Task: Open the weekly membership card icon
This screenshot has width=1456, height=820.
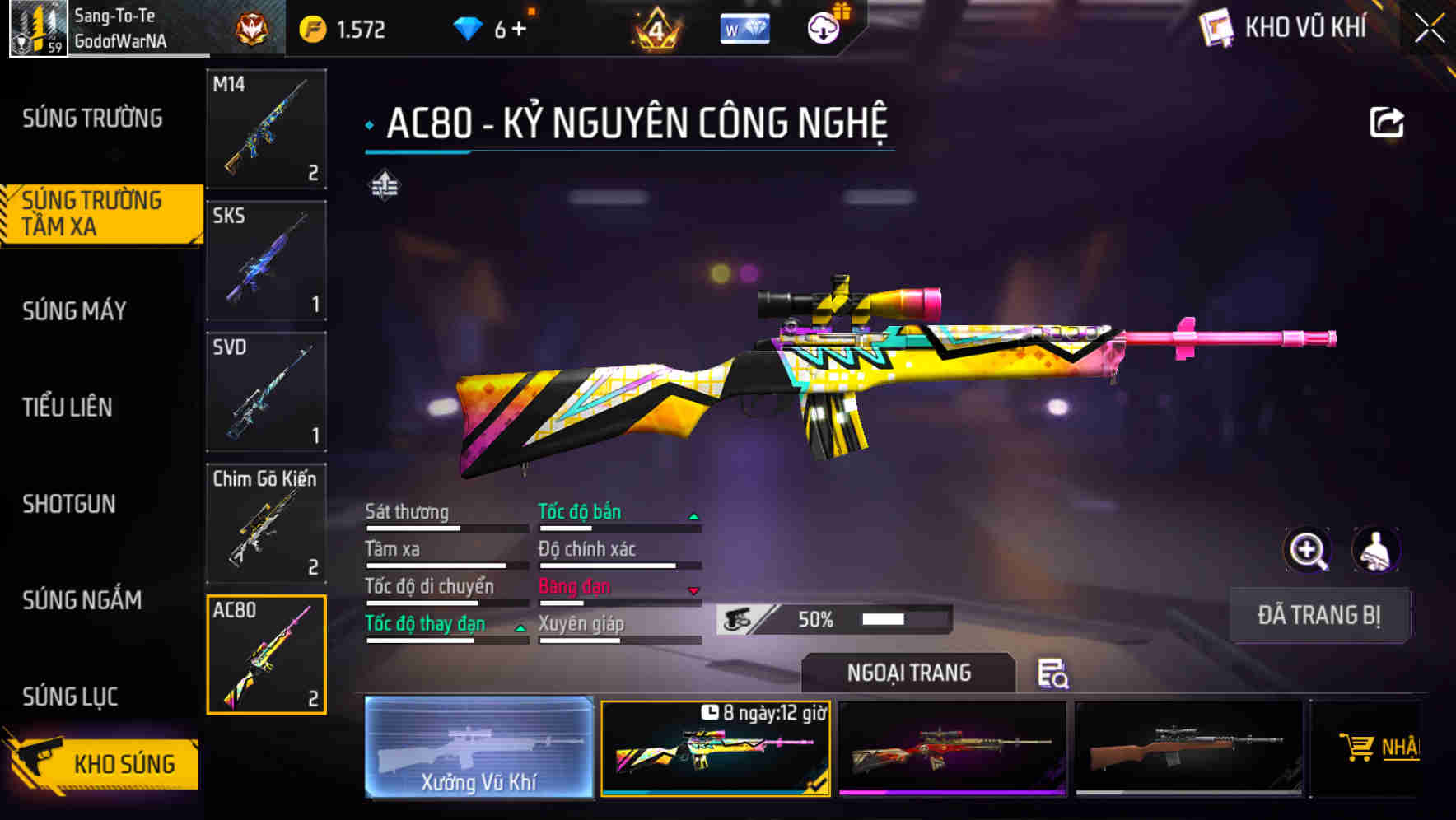Action: tap(744, 28)
